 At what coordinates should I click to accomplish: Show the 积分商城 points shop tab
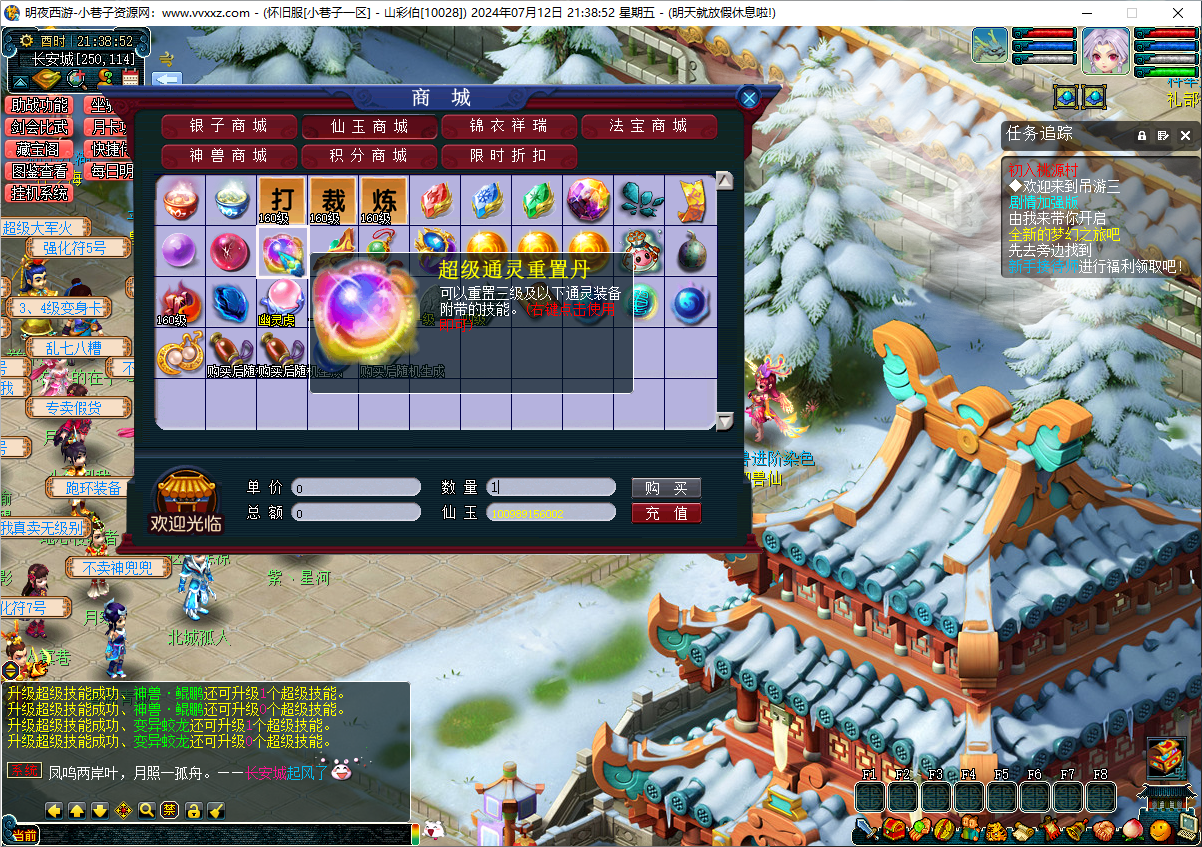(x=369, y=156)
